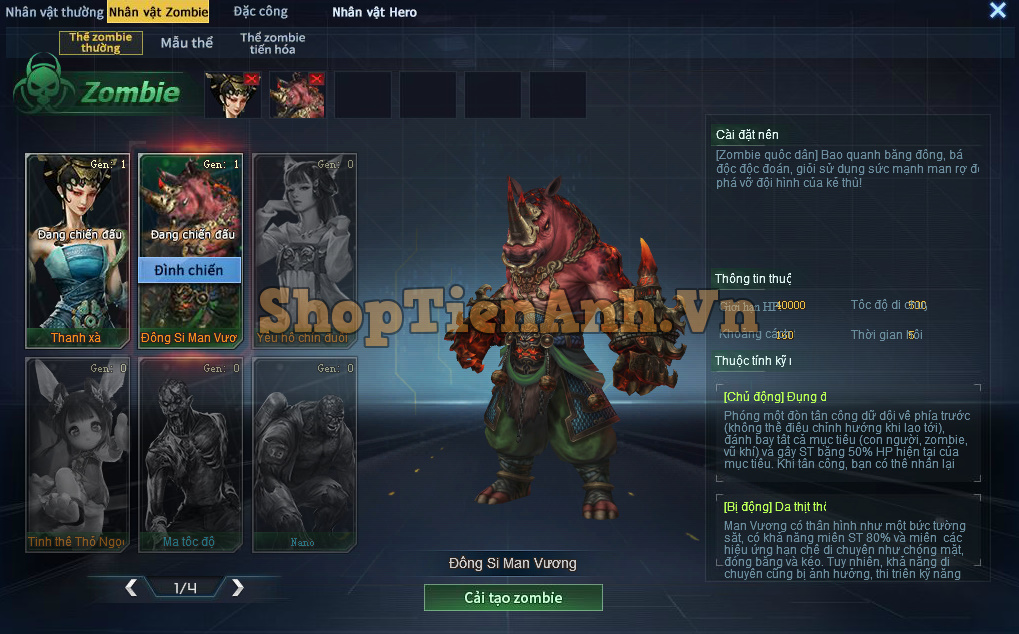The width and height of the screenshot is (1019, 634).
Task: Close the character window with the X
Action: pyautogui.click(x=997, y=10)
